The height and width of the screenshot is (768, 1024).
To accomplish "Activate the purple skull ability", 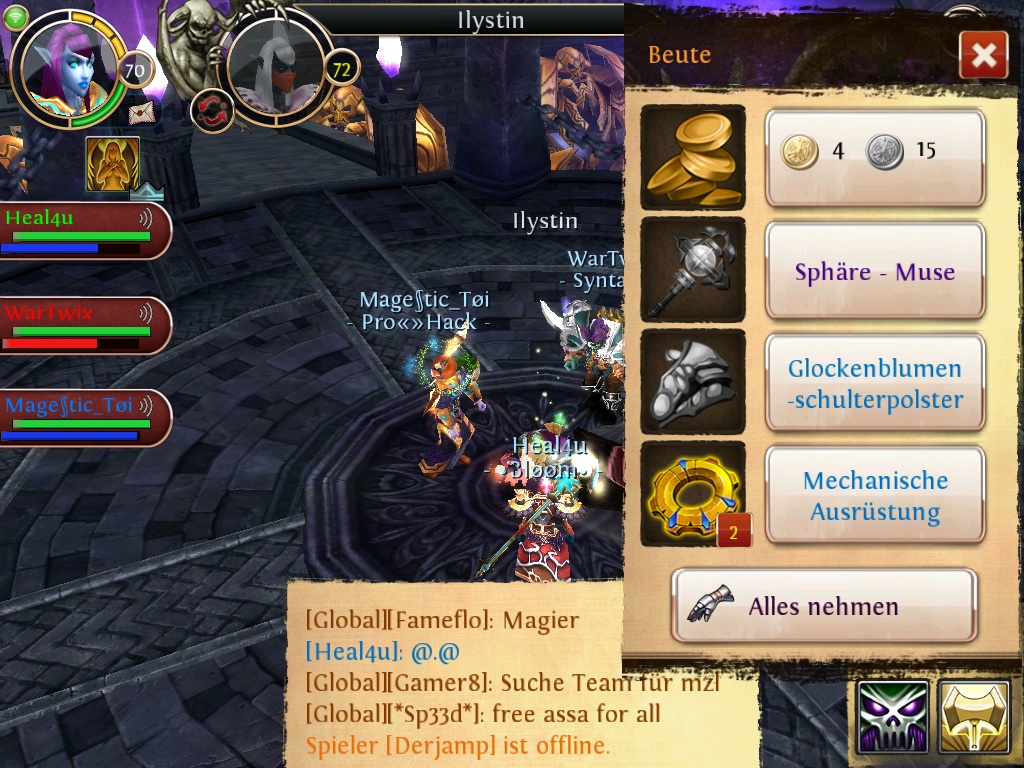I will pyautogui.click(x=892, y=718).
